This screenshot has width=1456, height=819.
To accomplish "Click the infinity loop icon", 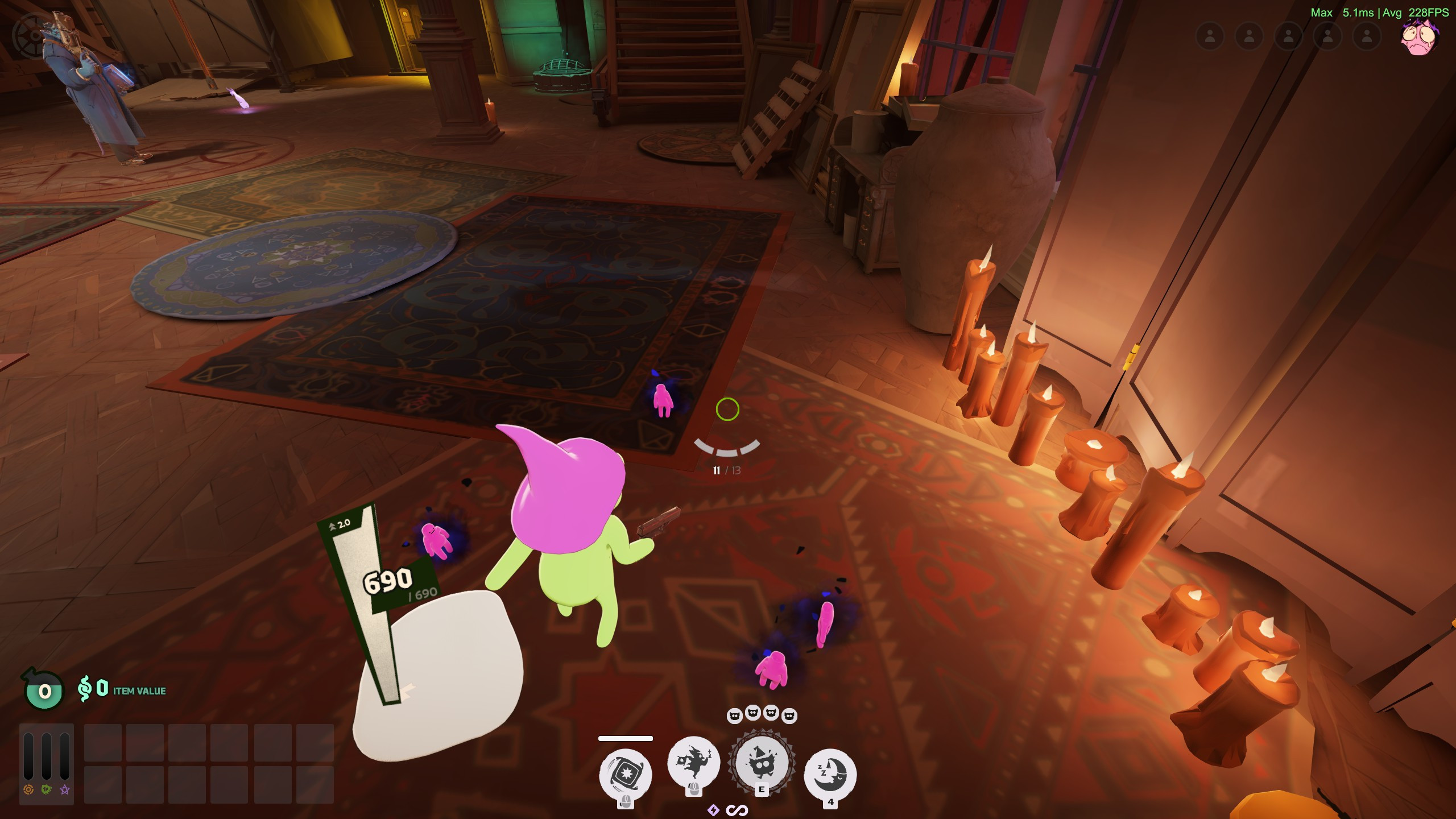I will [737, 810].
